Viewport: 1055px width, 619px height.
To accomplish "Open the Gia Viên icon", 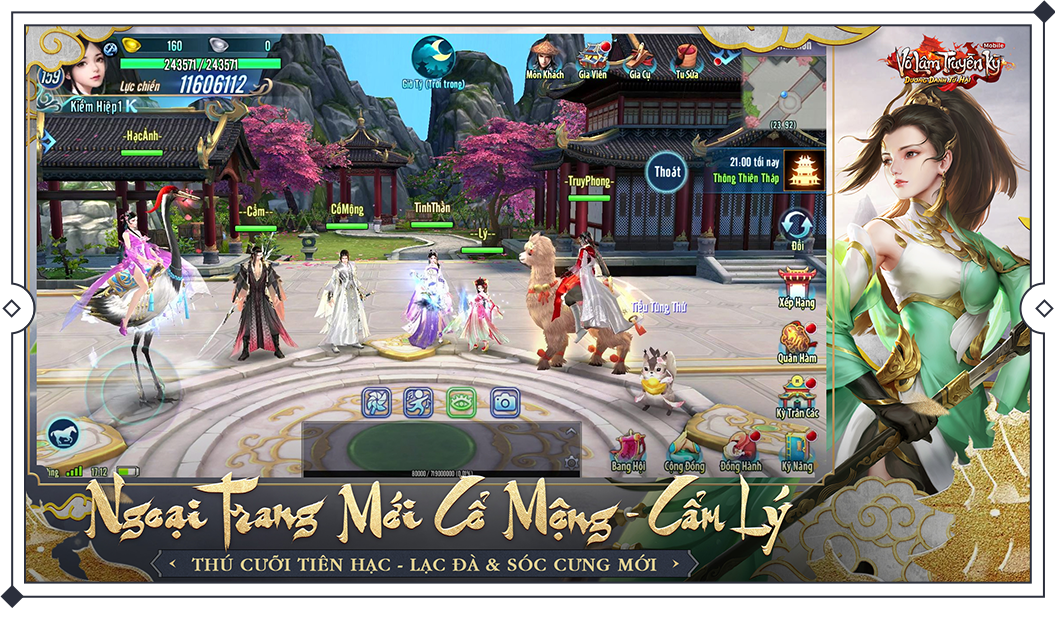I will 593,56.
